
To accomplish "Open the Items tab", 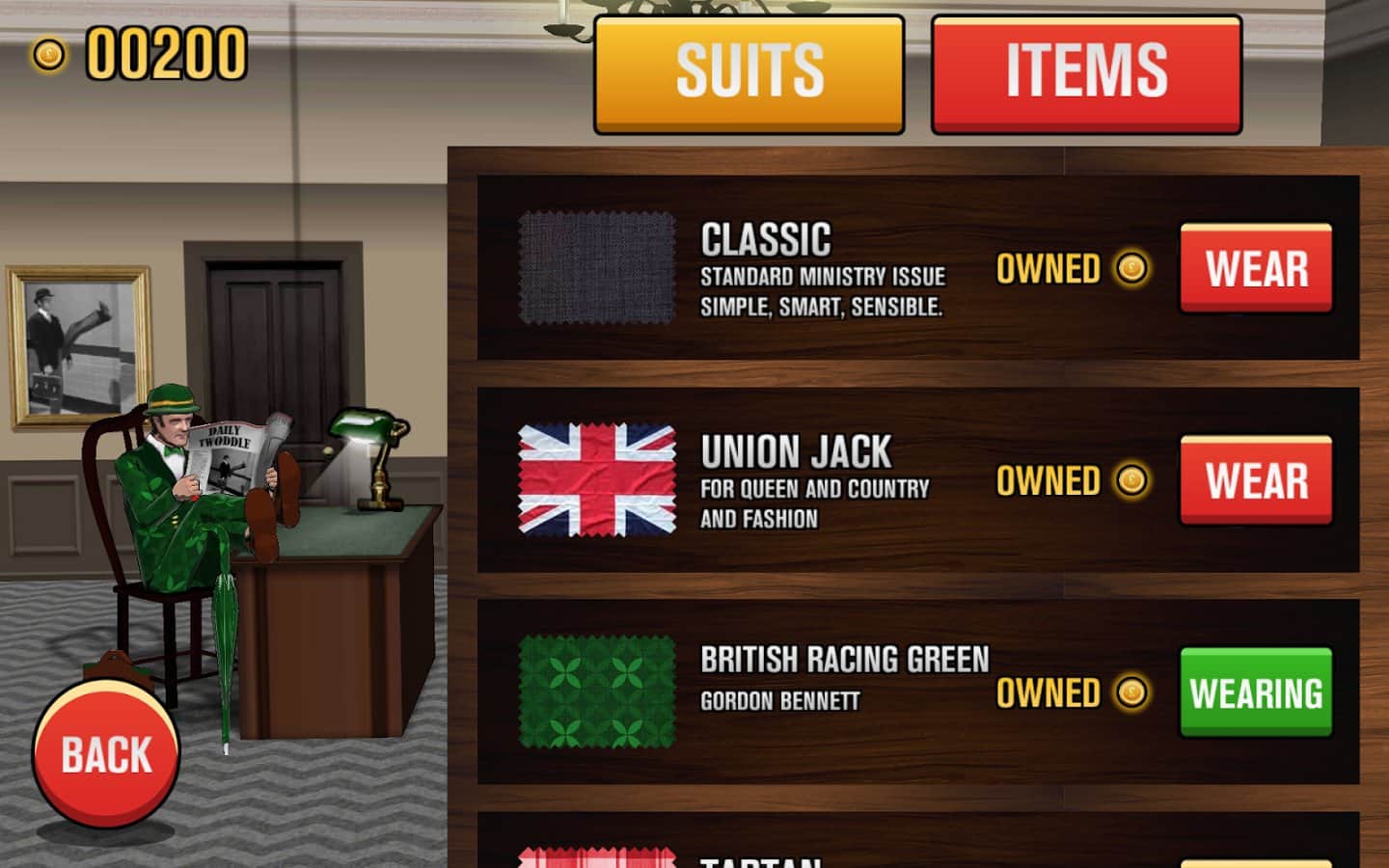I will tap(1086, 73).
